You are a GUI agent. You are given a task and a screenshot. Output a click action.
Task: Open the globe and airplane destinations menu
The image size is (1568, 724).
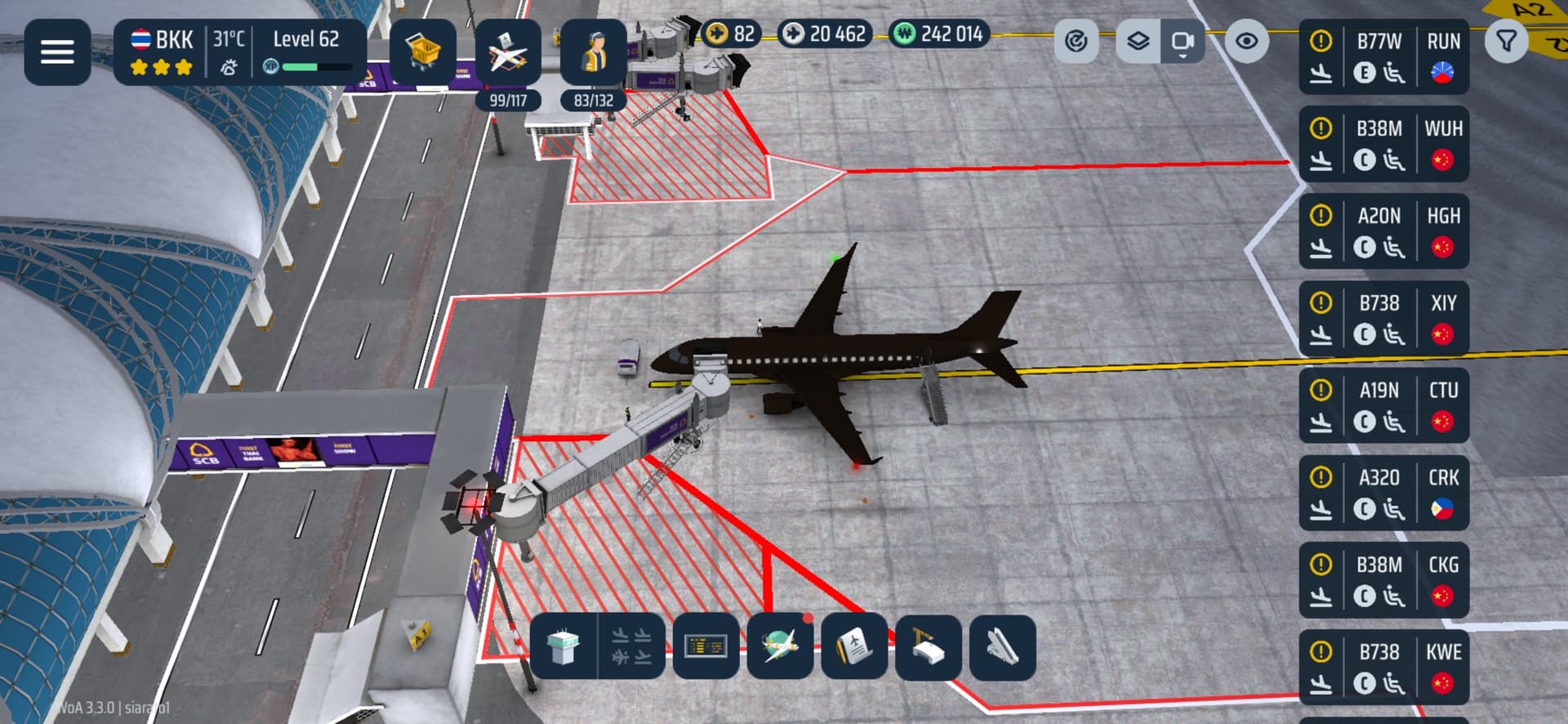(780, 646)
